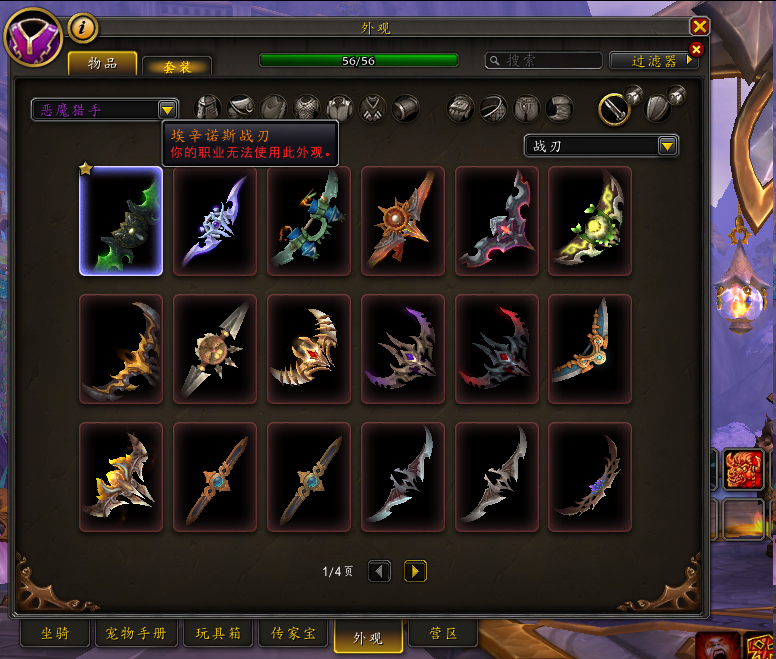Select the purple crystal warglaive appearance
The width and height of the screenshot is (776, 659).
(215, 221)
